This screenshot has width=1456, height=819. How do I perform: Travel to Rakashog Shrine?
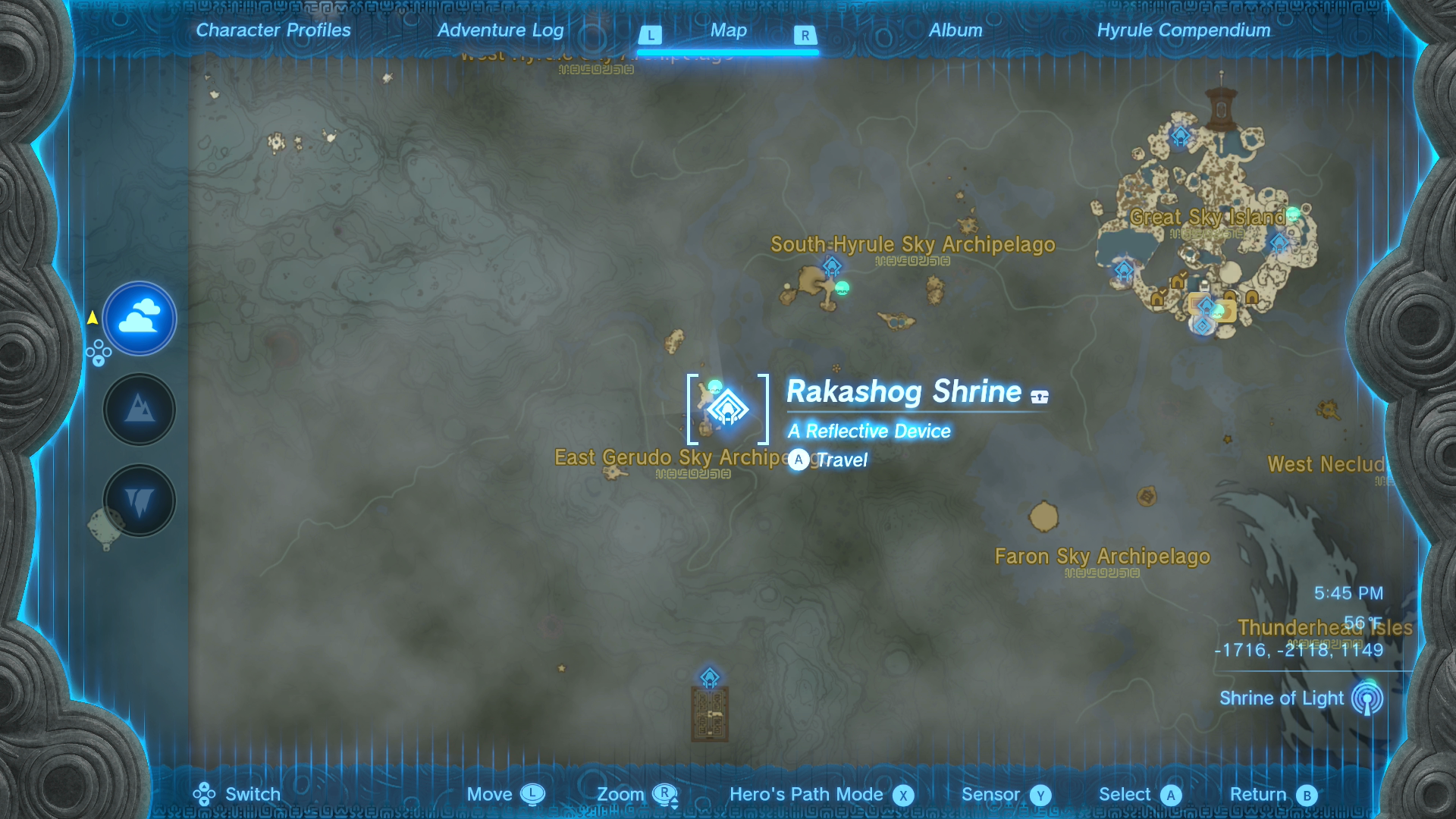pyautogui.click(x=826, y=459)
